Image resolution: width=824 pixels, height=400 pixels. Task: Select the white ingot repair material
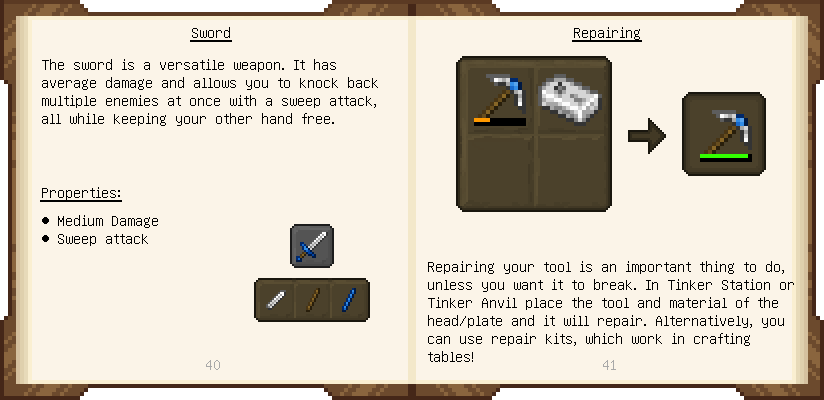570,97
